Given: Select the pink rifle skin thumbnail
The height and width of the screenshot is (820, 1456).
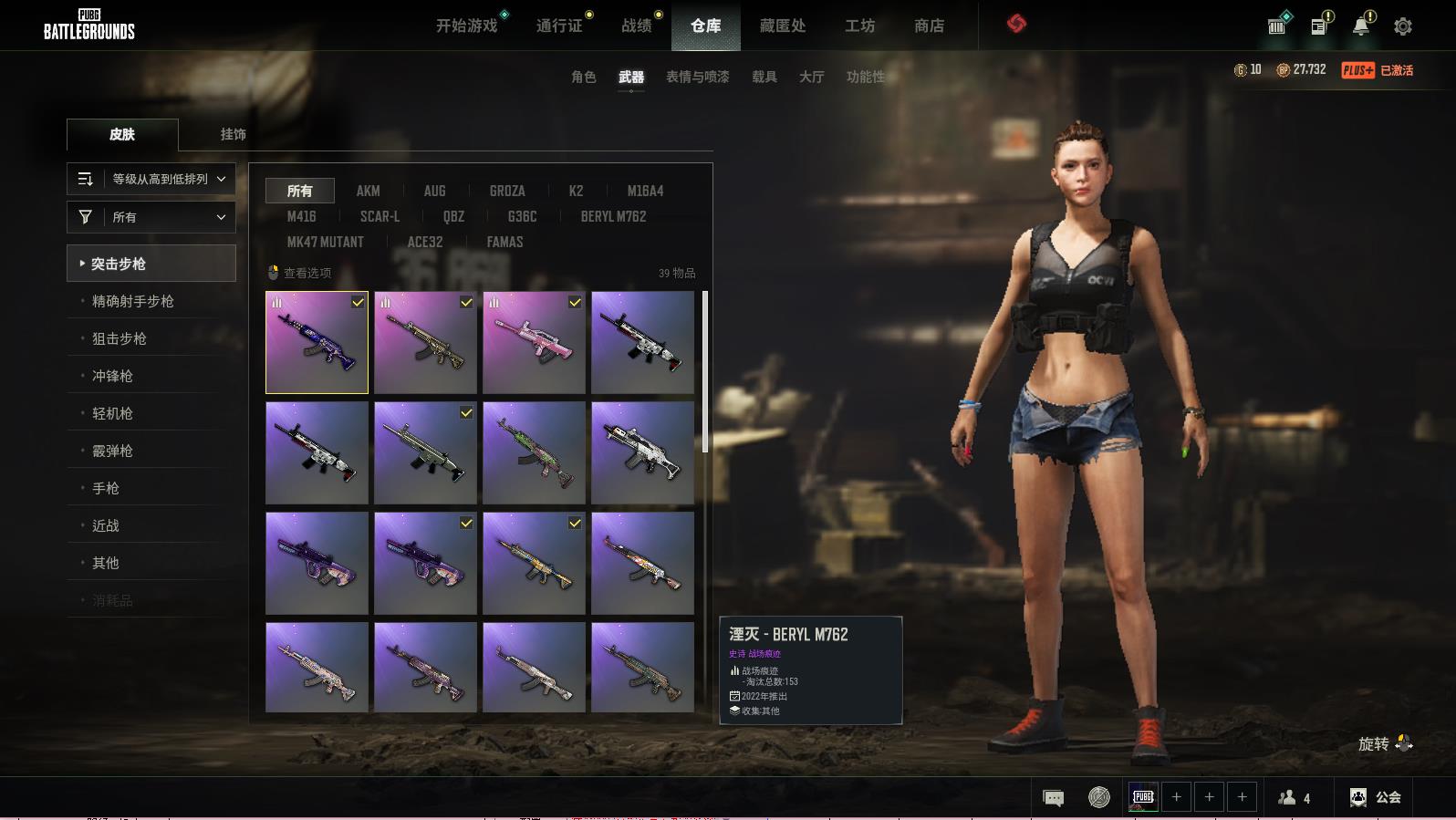Looking at the screenshot, I should pos(534,342).
